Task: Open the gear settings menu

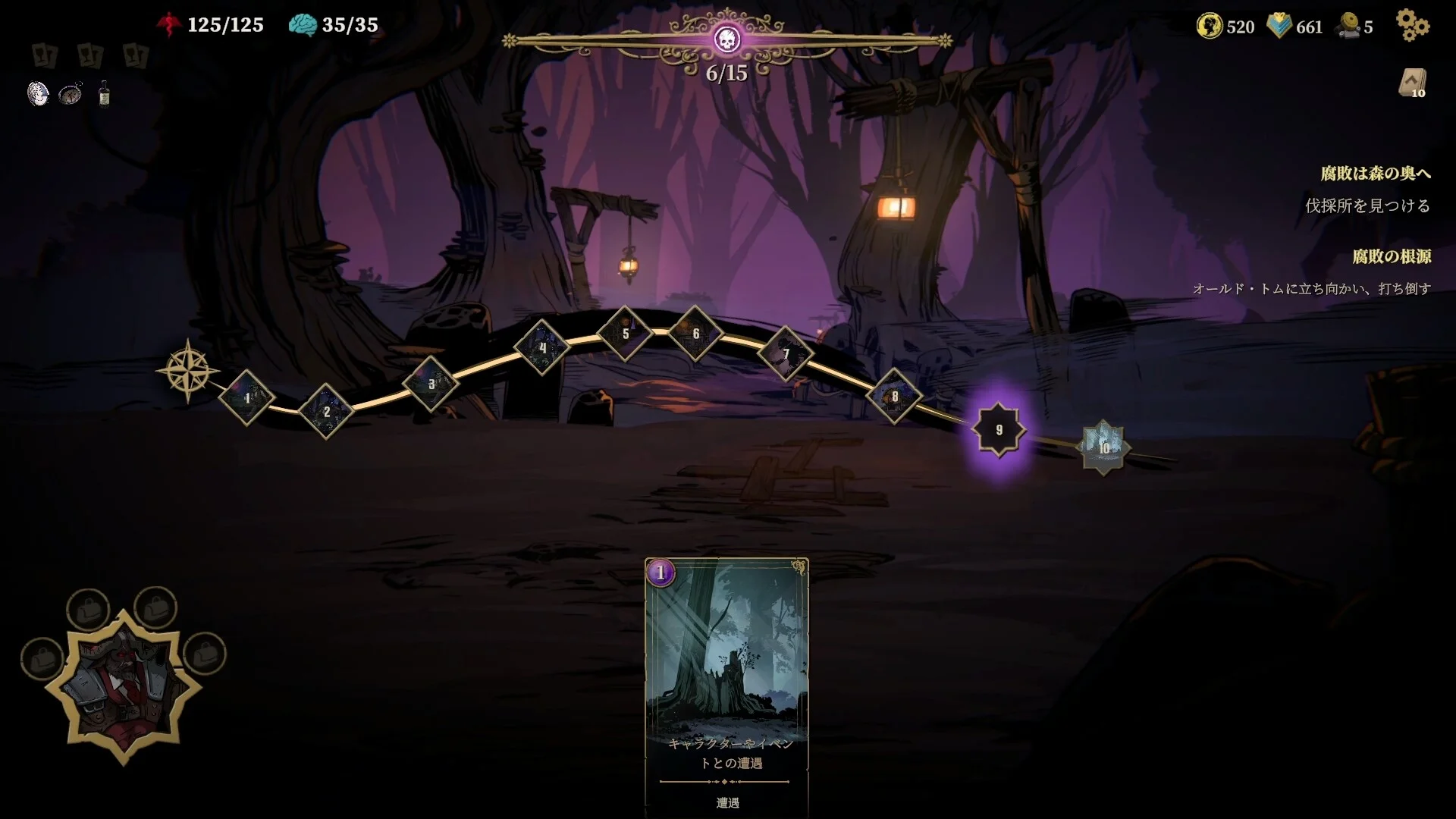Action: [x=1412, y=26]
